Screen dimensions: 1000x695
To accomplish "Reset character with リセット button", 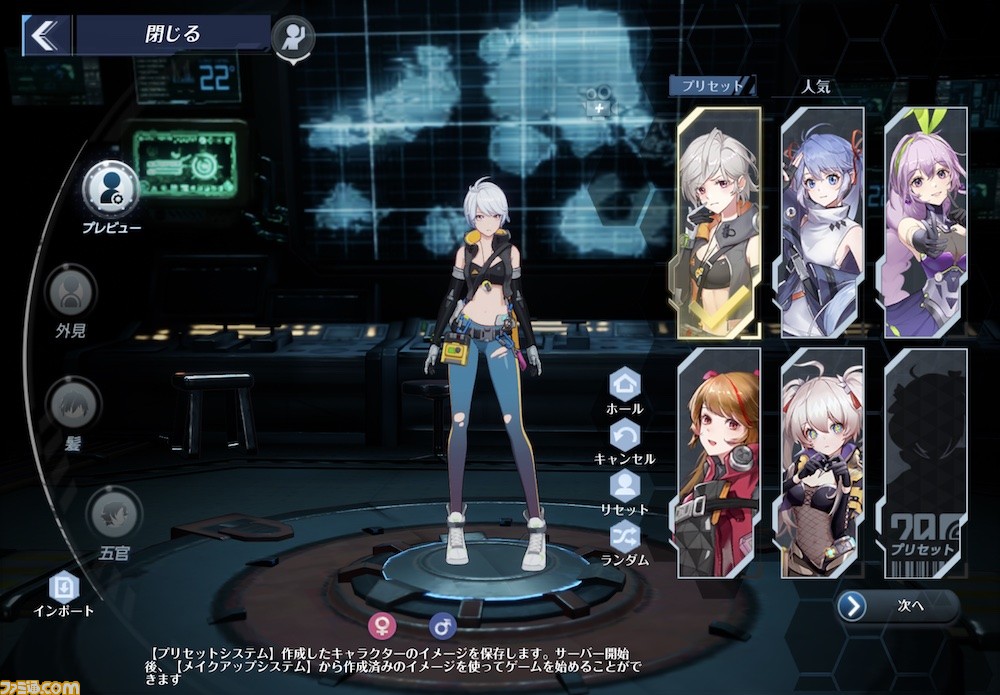I will tap(625, 485).
